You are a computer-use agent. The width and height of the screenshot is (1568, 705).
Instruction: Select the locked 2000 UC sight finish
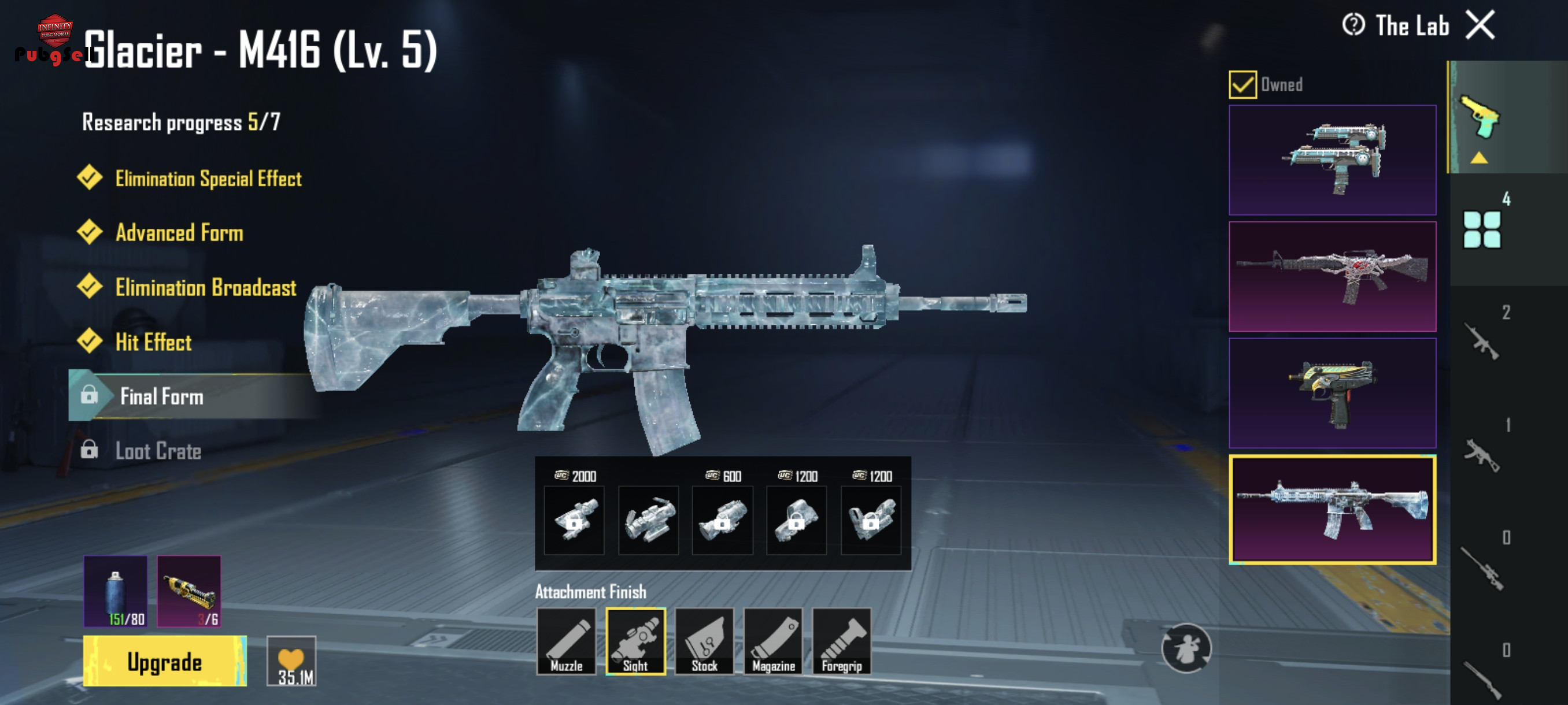click(x=574, y=520)
